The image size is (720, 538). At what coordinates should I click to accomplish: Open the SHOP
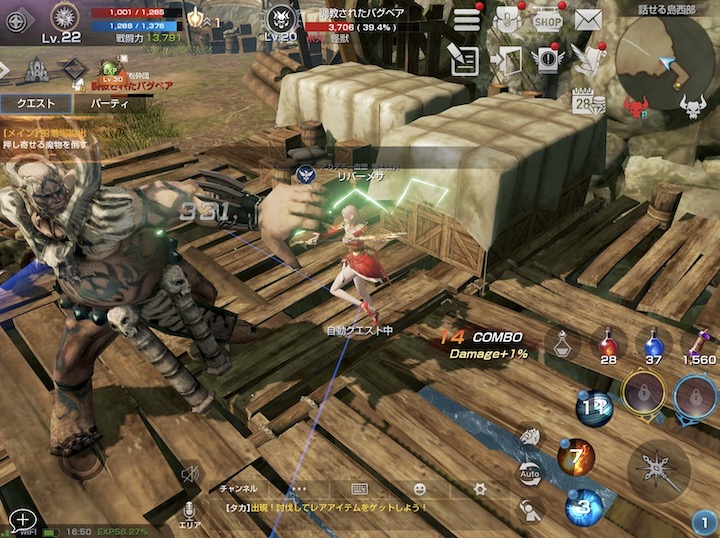546,20
